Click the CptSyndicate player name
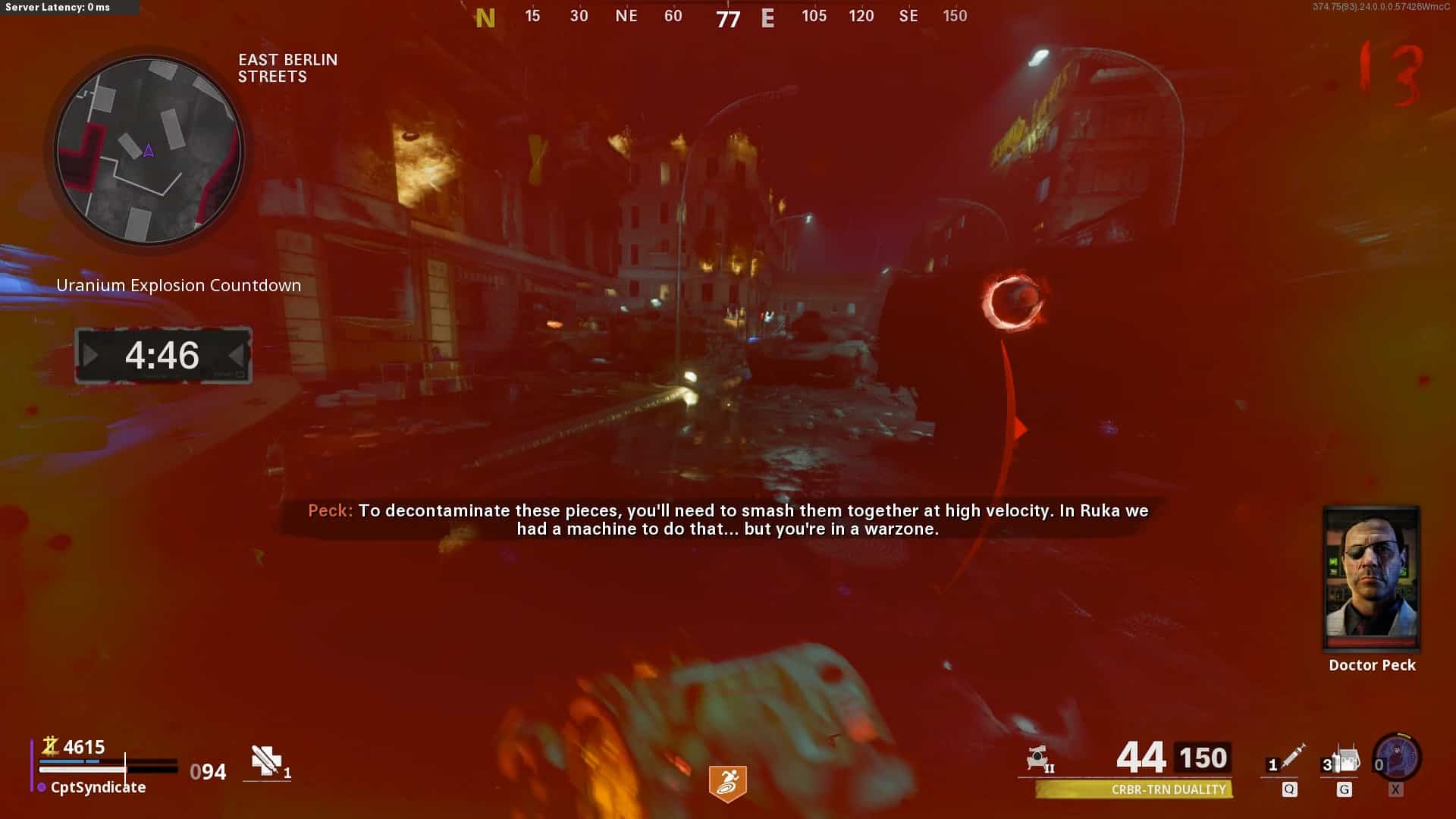The height and width of the screenshot is (819, 1456). pos(98,787)
